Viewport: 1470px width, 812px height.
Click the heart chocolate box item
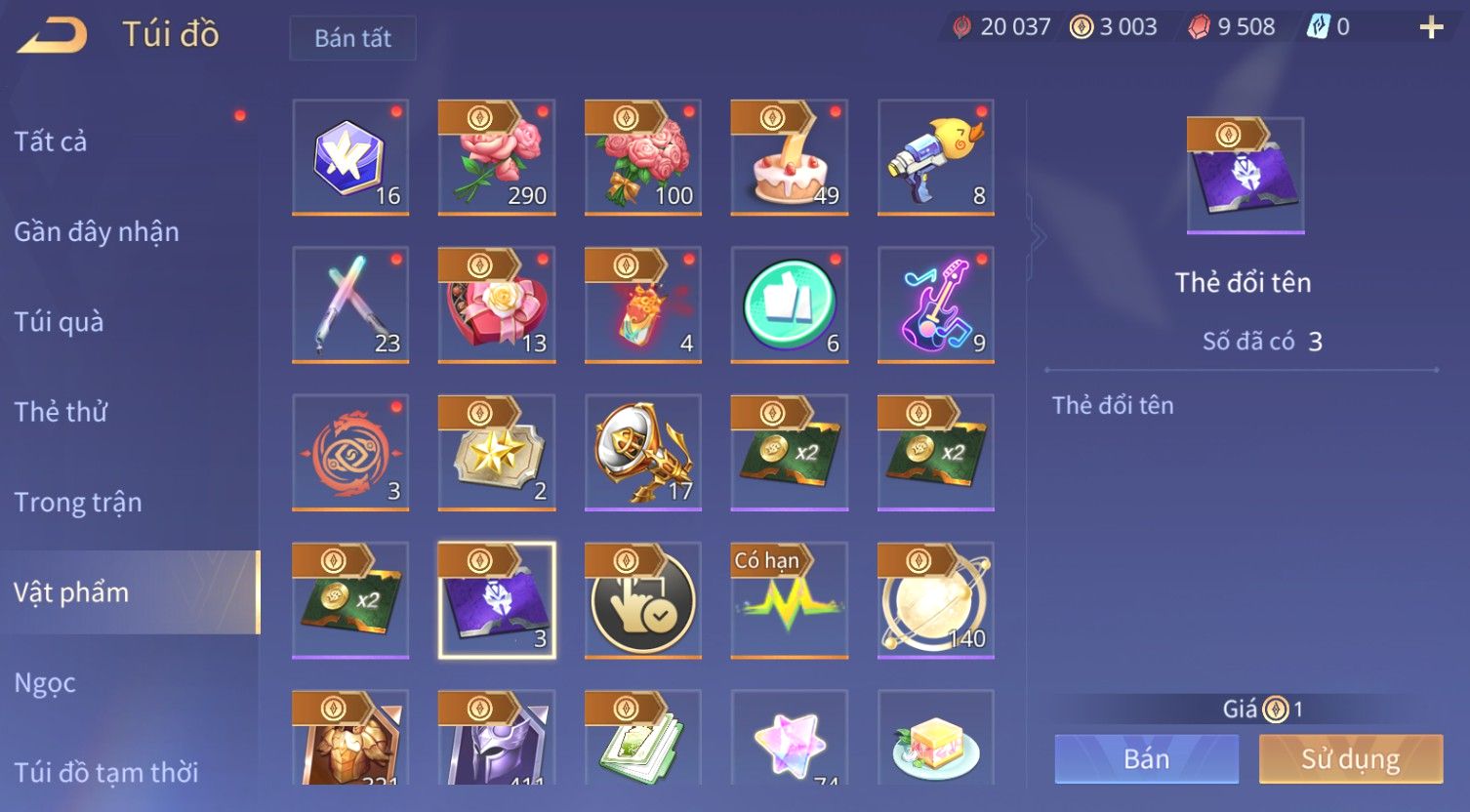(x=496, y=304)
